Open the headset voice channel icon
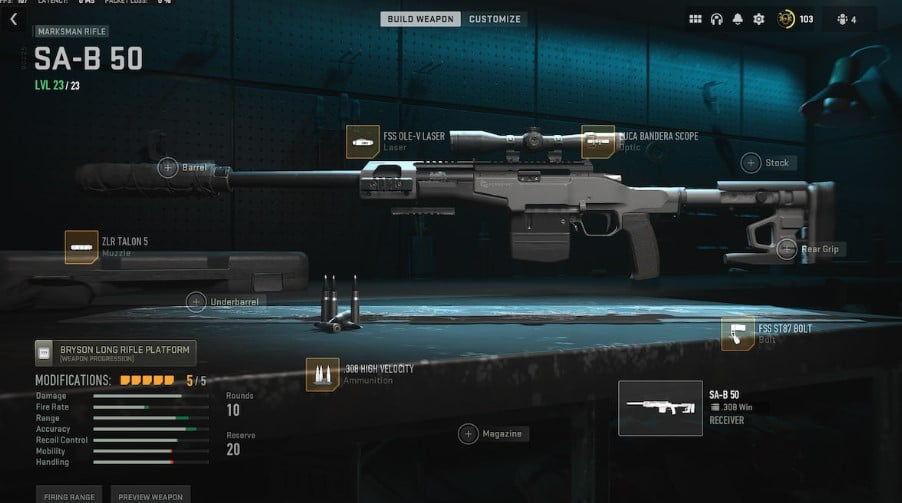This screenshot has width=902, height=503. [x=717, y=19]
